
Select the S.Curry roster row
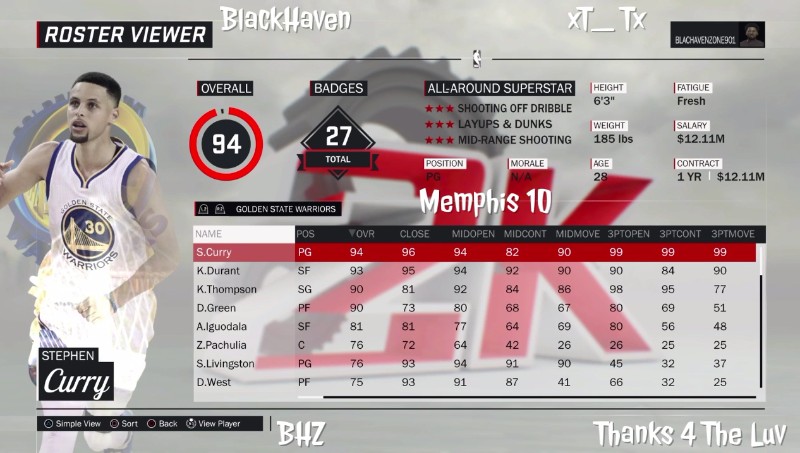tap(474, 252)
